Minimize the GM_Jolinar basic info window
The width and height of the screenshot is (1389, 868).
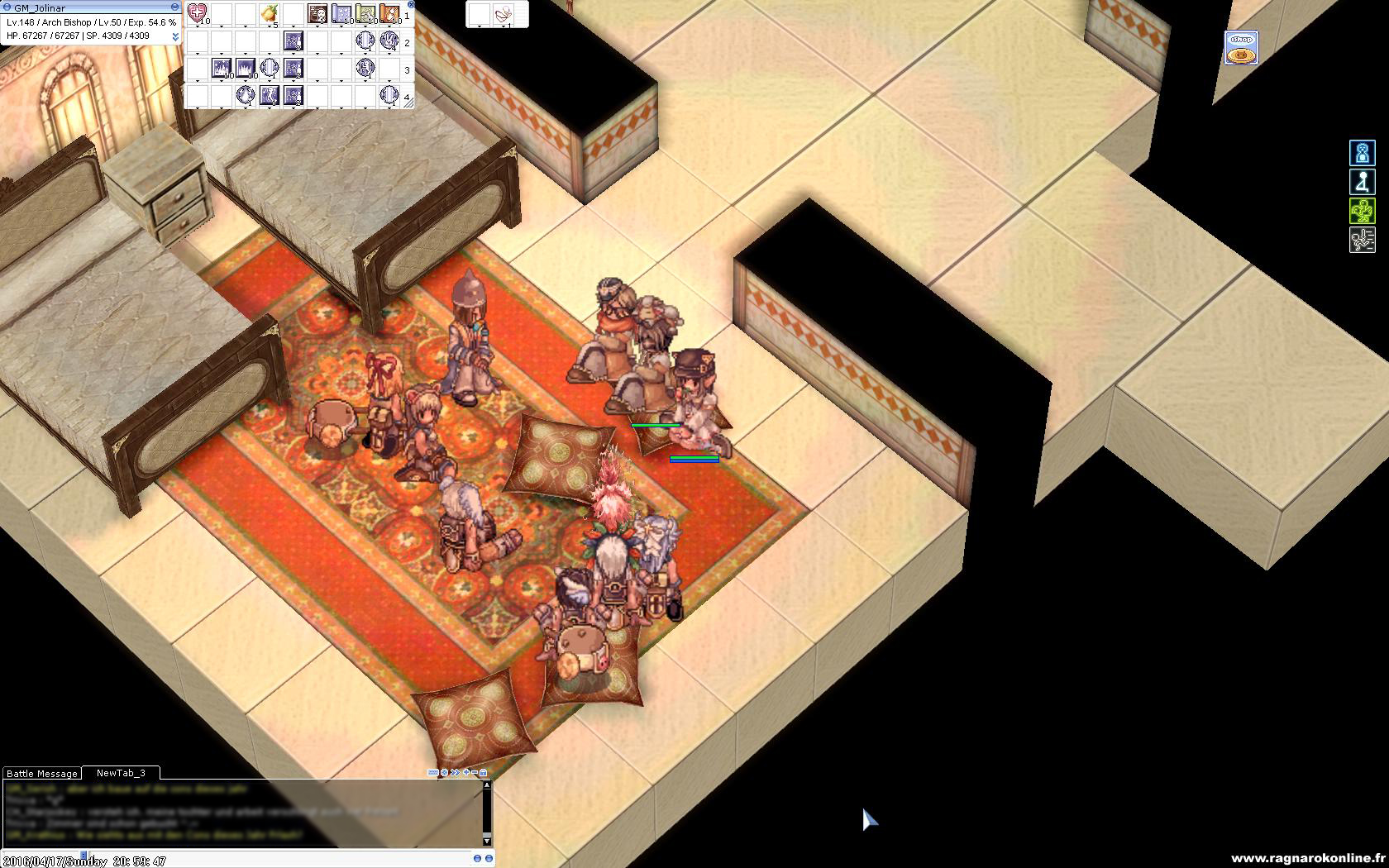click(x=174, y=7)
